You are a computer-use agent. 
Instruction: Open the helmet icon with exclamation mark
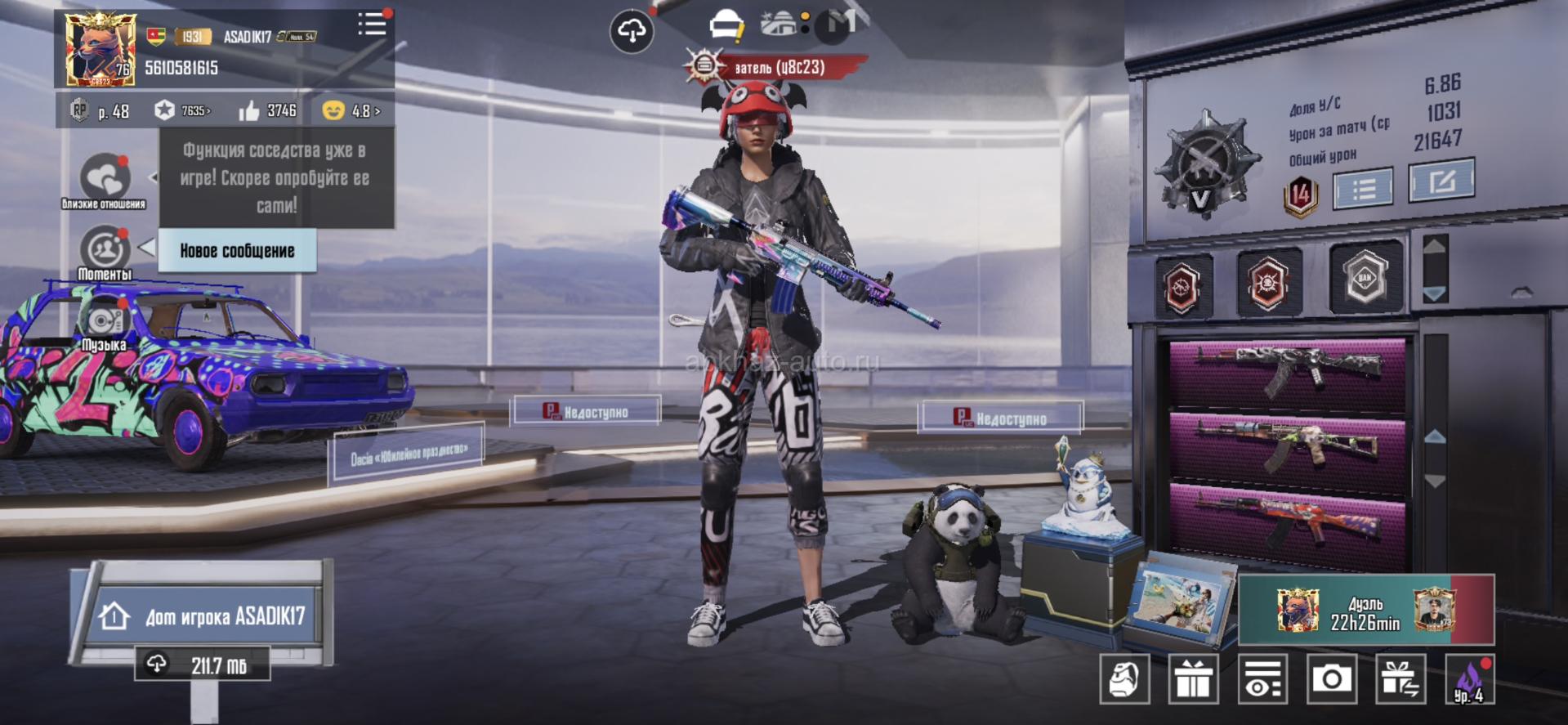click(x=725, y=26)
